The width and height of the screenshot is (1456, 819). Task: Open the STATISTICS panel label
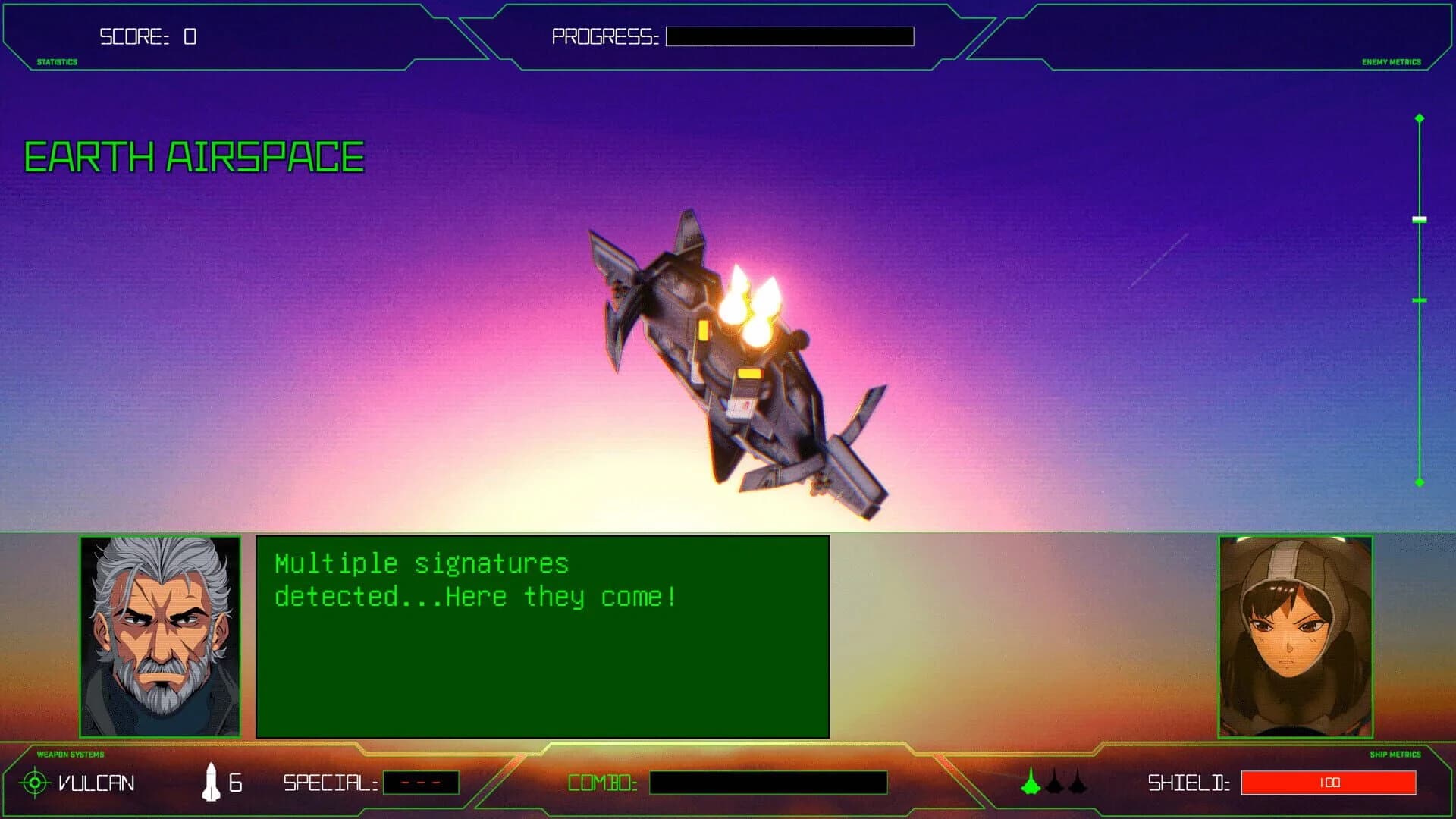(x=57, y=61)
